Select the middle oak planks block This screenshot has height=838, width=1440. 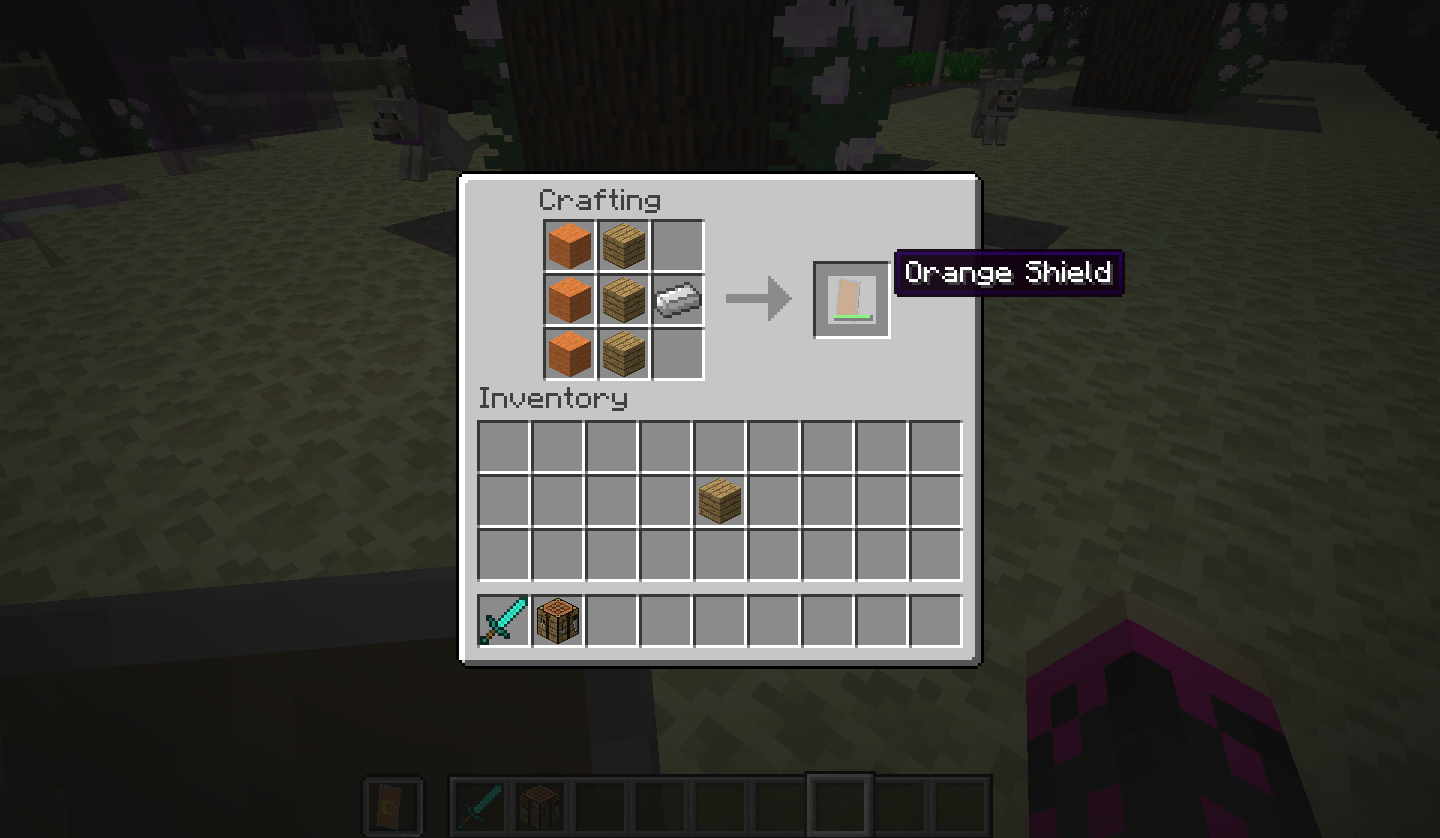pos(623,297)
